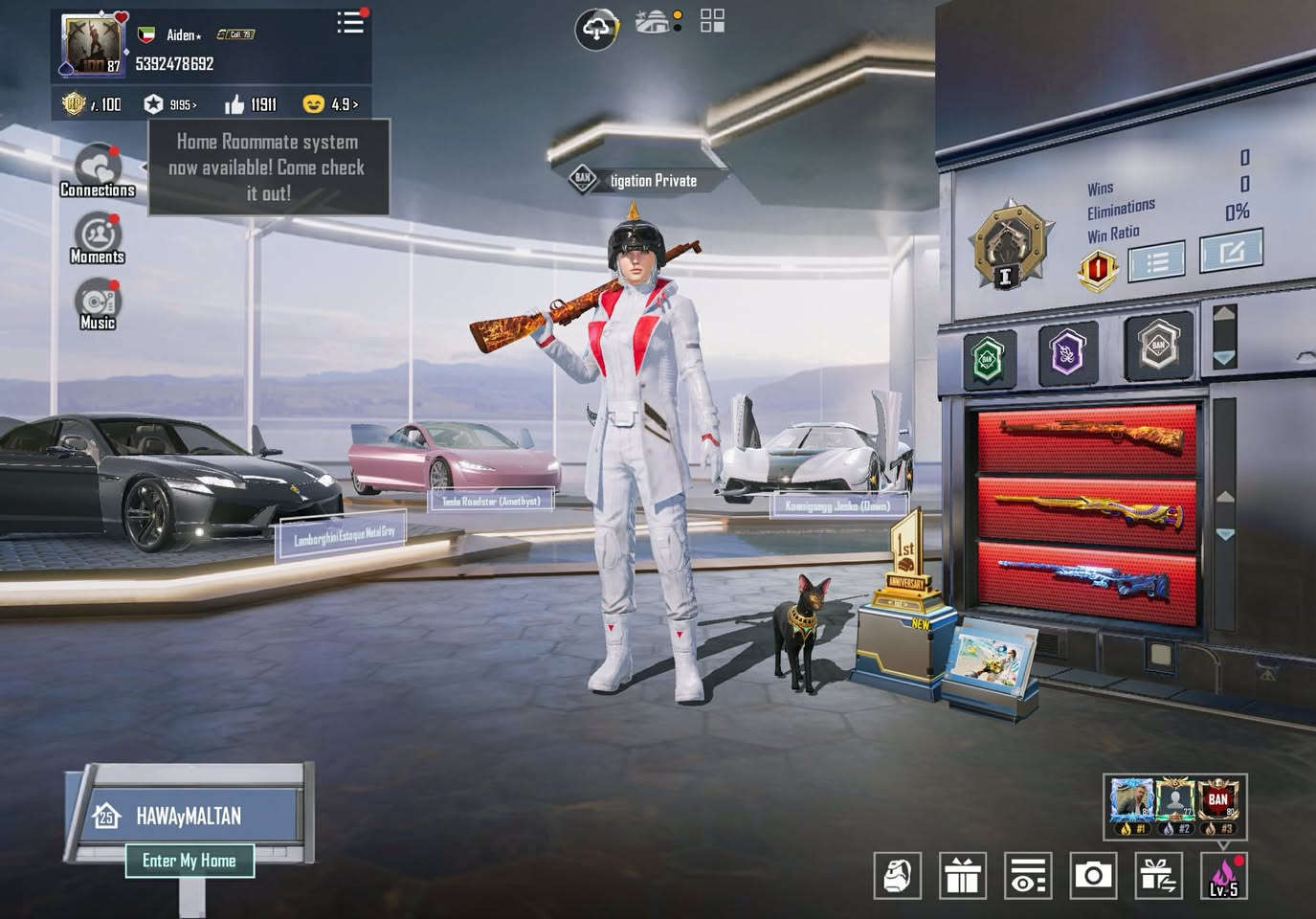Open the camera screenshot tool
The width and height of the screenshot is (1316, 919).
click(1092, 875)
